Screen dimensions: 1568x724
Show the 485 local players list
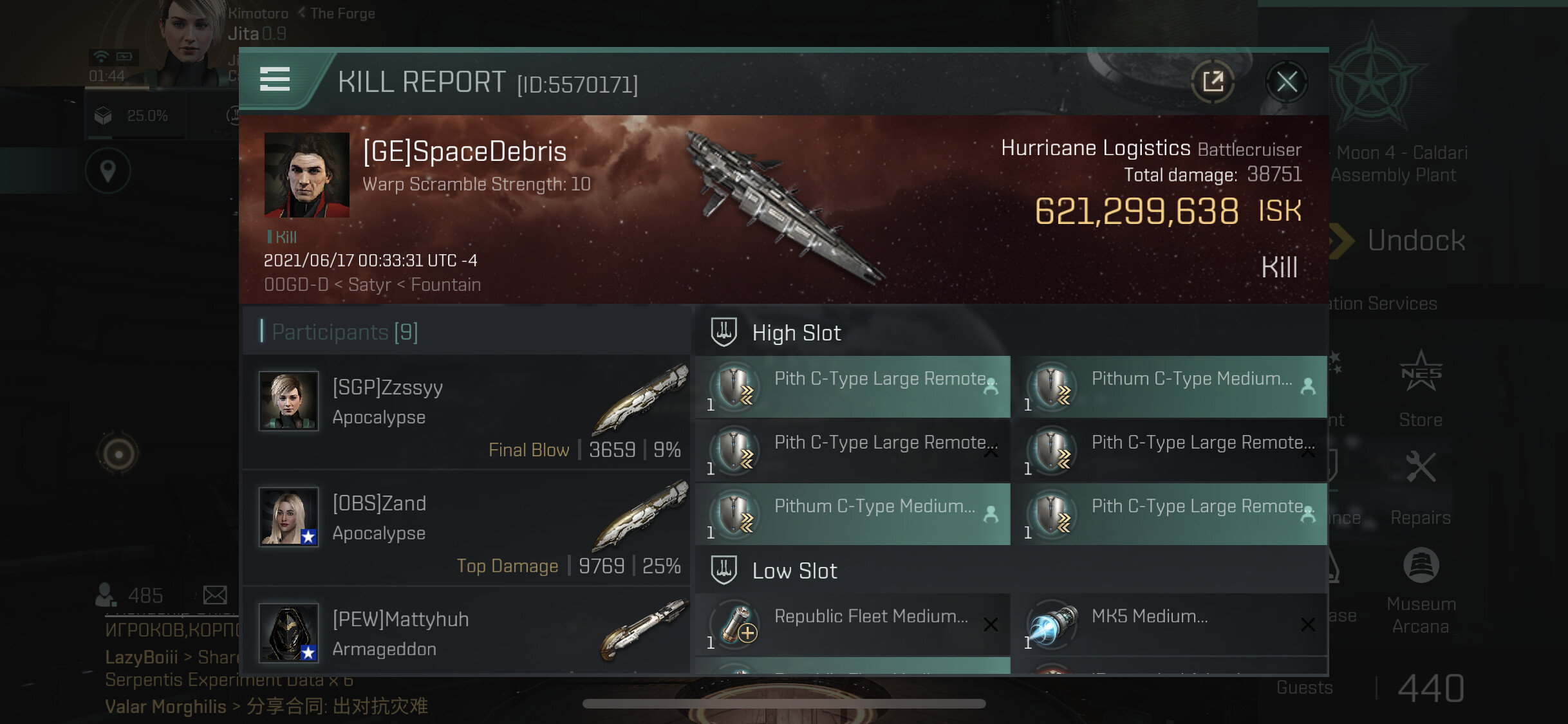click(x=130, y=595)
